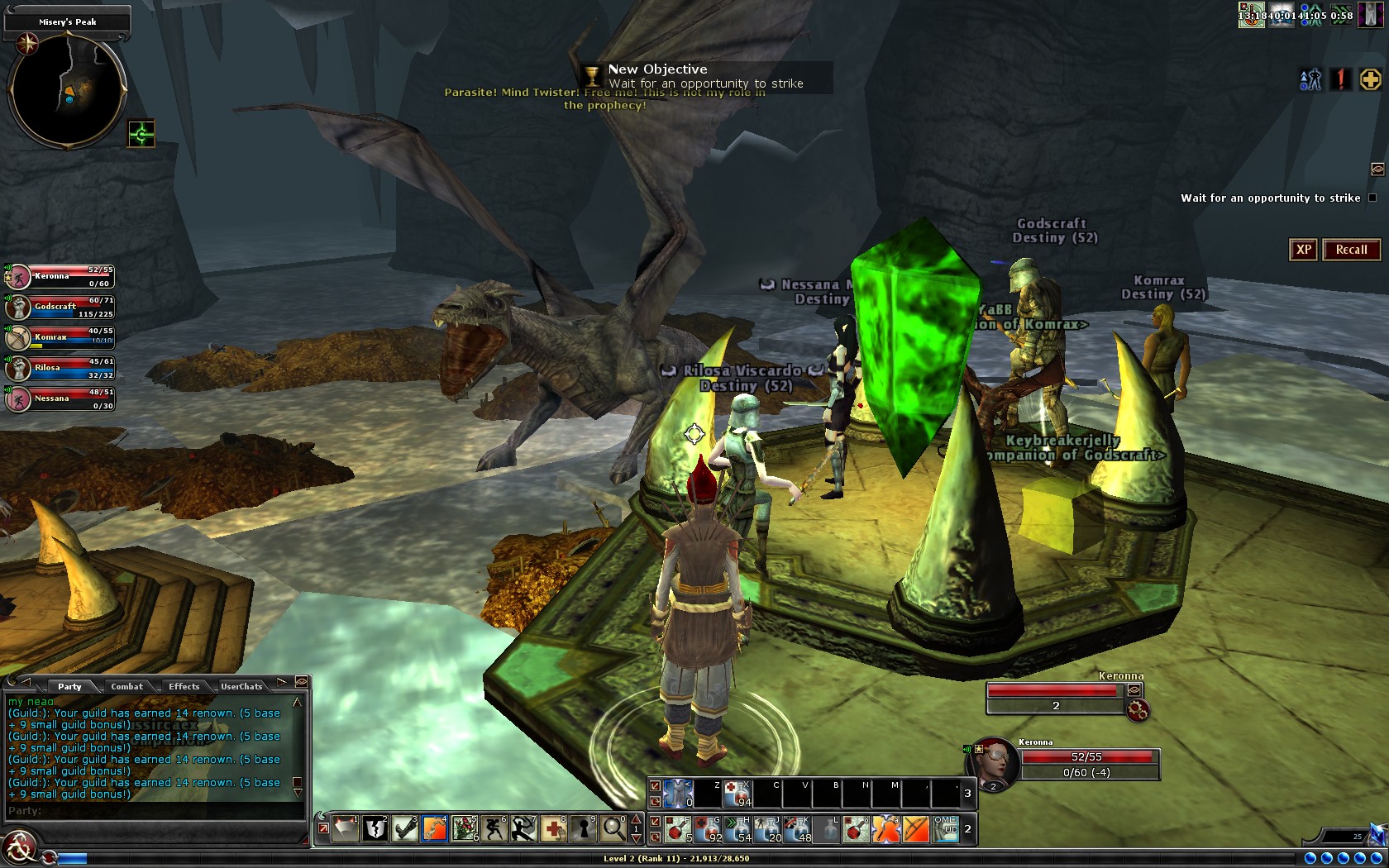Screen dimensions: 1389x868
Task: Target party member Nessana's frame
Action: (60, 398)
